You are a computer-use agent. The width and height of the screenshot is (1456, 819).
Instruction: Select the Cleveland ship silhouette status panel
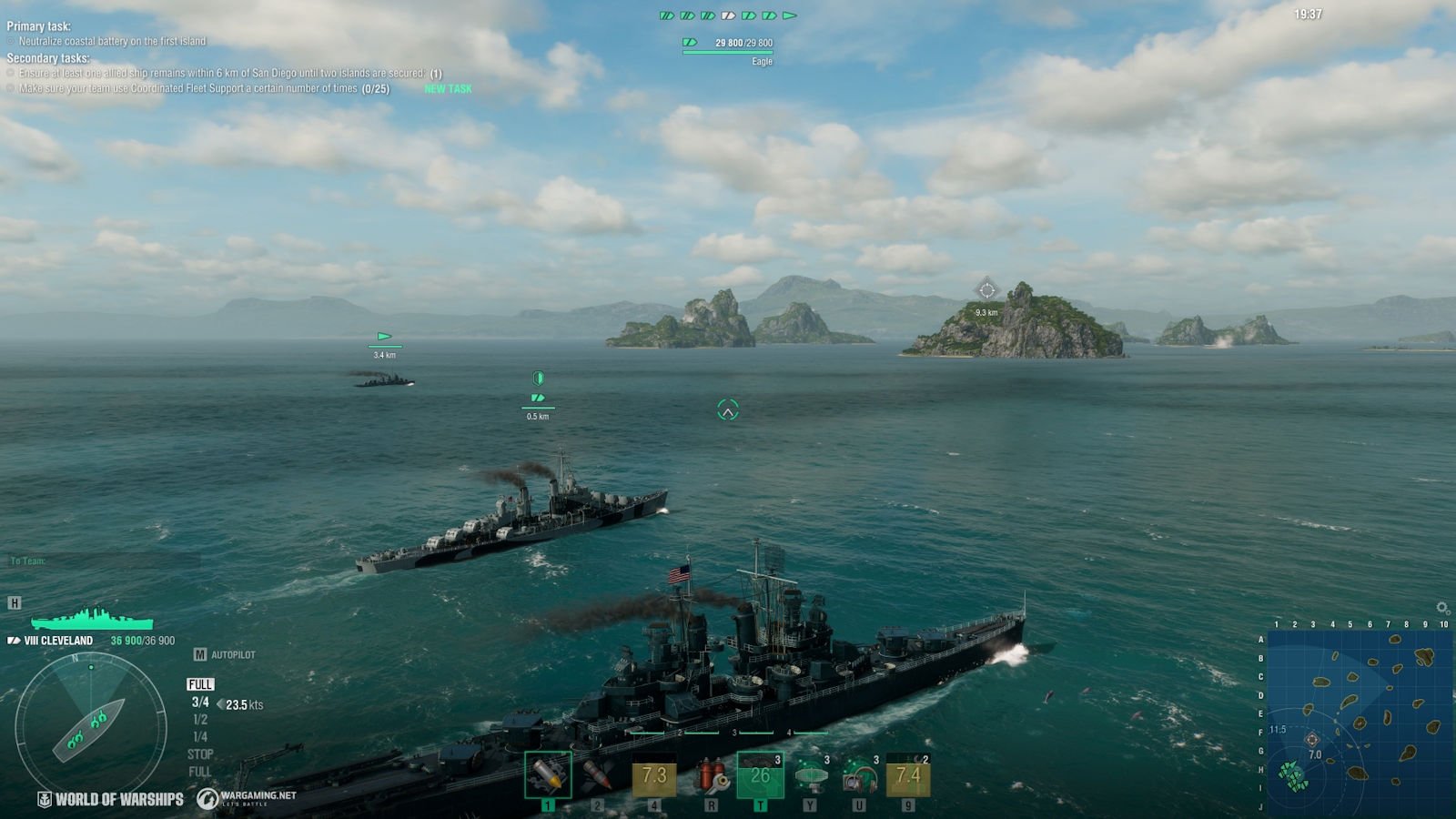(x=91, y=620)
